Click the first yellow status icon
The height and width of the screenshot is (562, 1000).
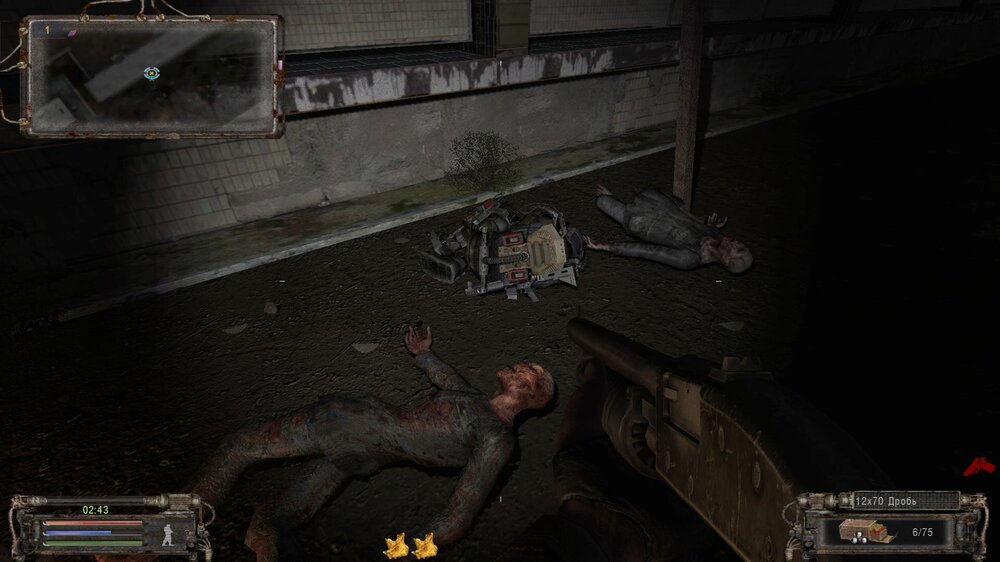point(397,545)
